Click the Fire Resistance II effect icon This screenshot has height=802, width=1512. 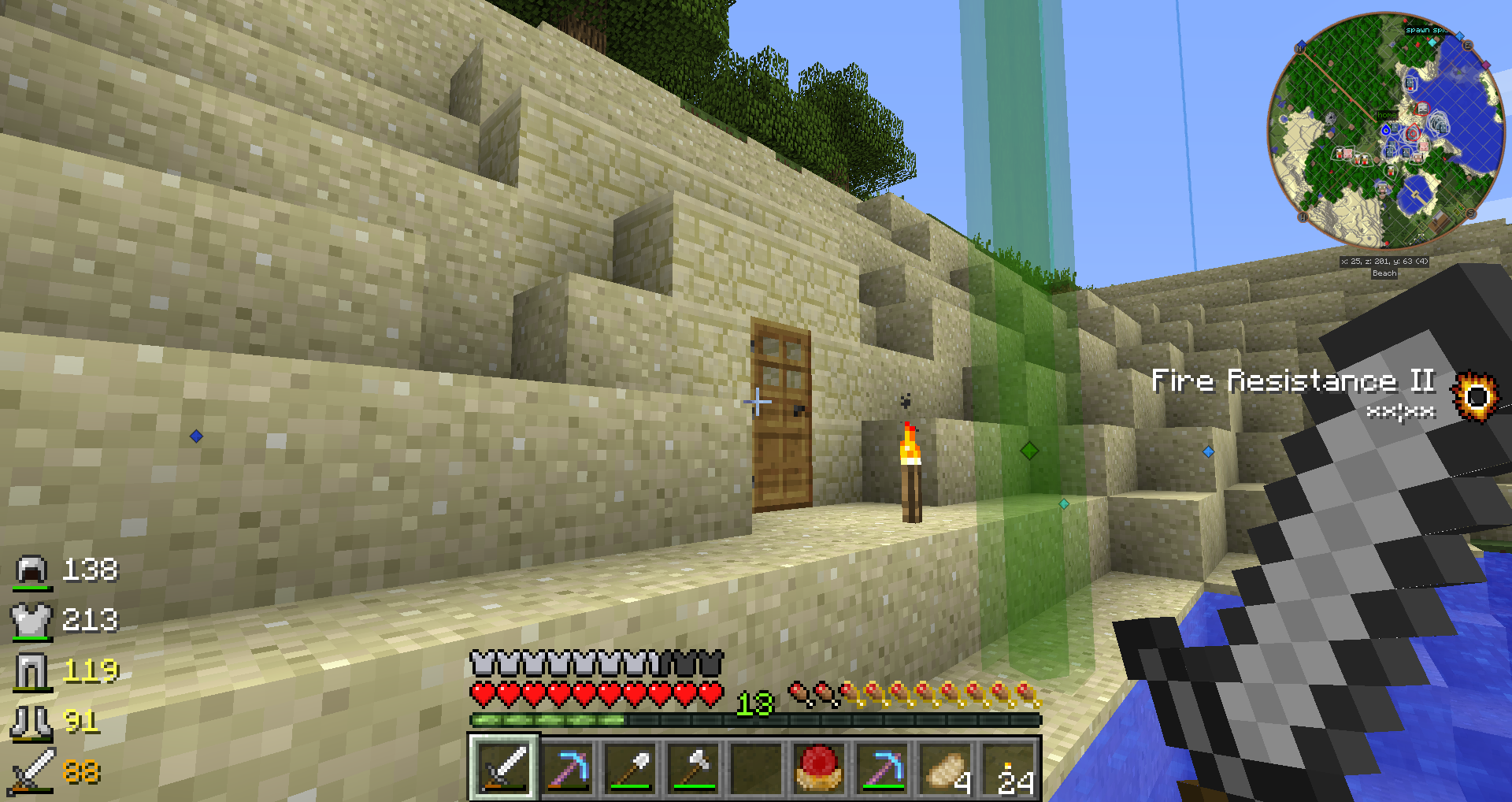1475,395
